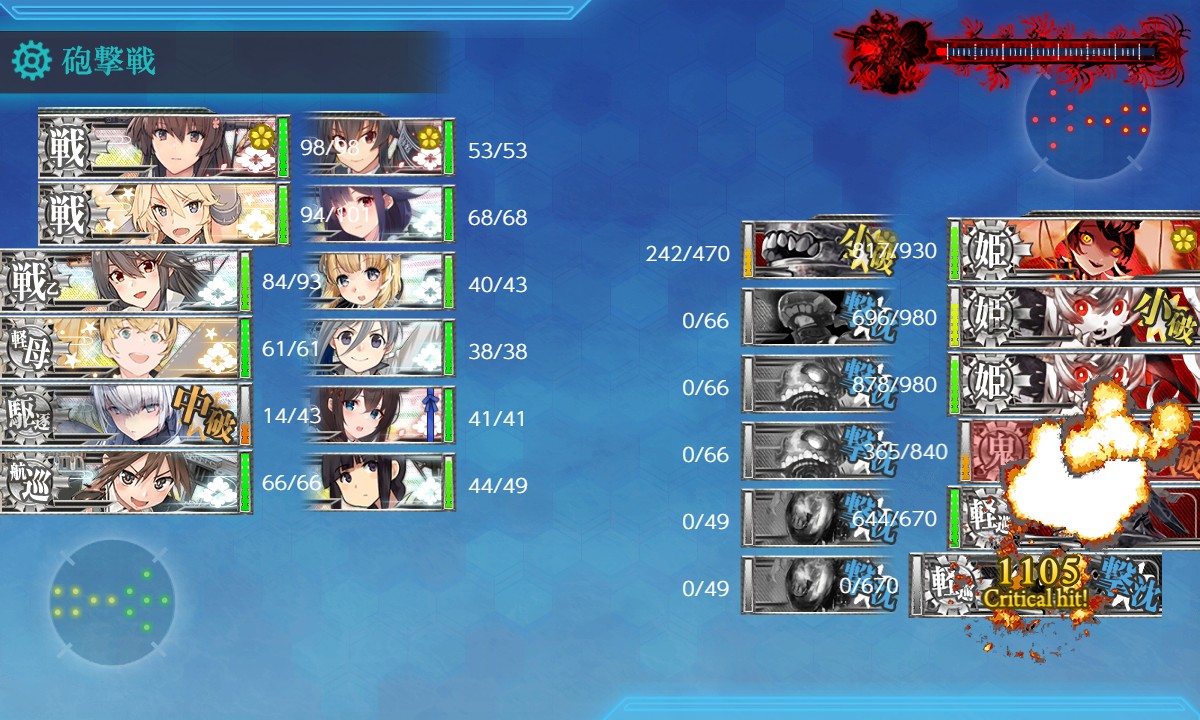Select the red-haired enemy 姫 flagship card
This screenshot has width=1200, height=720.
1075,248
